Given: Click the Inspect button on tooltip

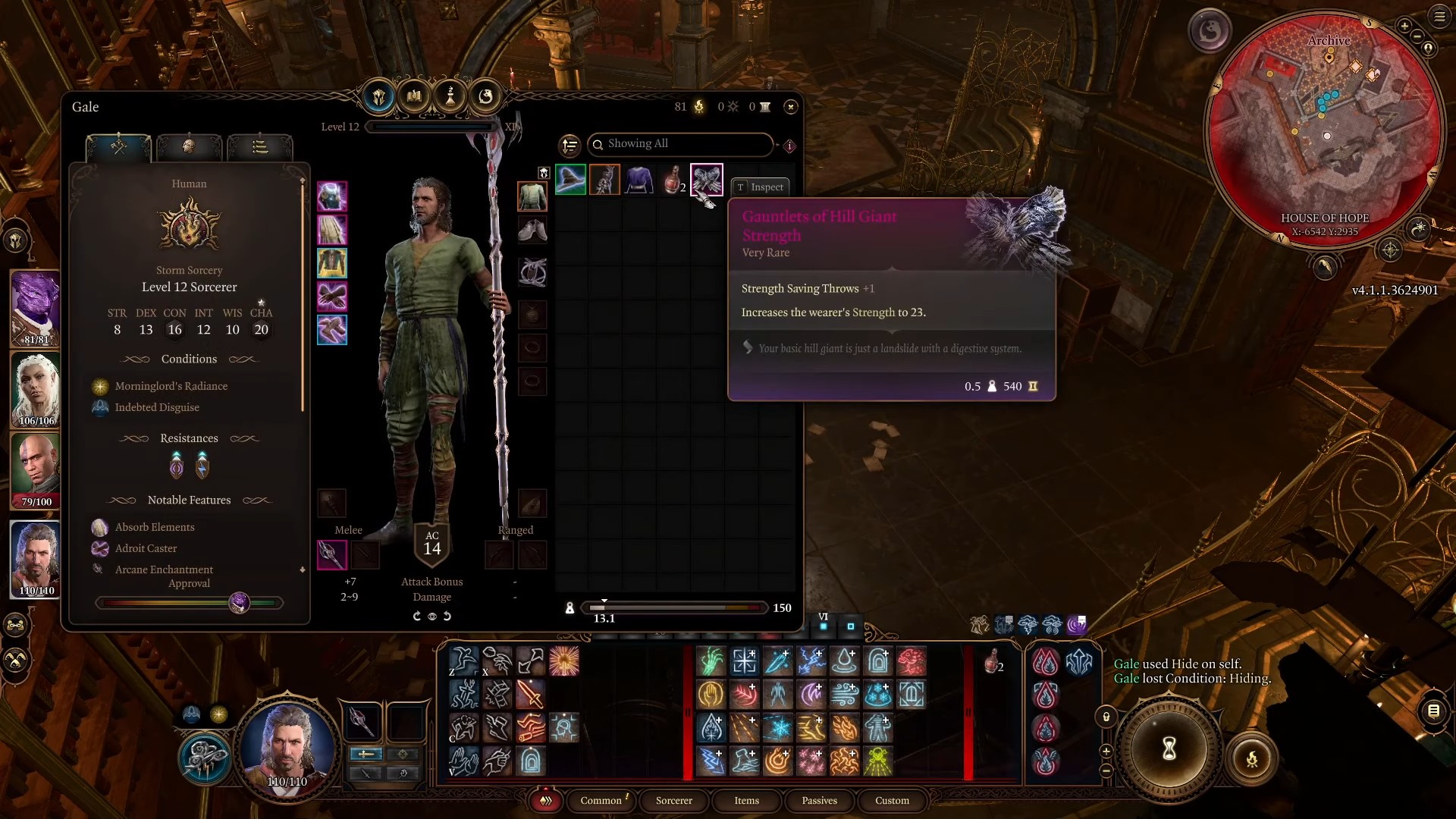Looking at the screenshot, I should pos(760,187).
